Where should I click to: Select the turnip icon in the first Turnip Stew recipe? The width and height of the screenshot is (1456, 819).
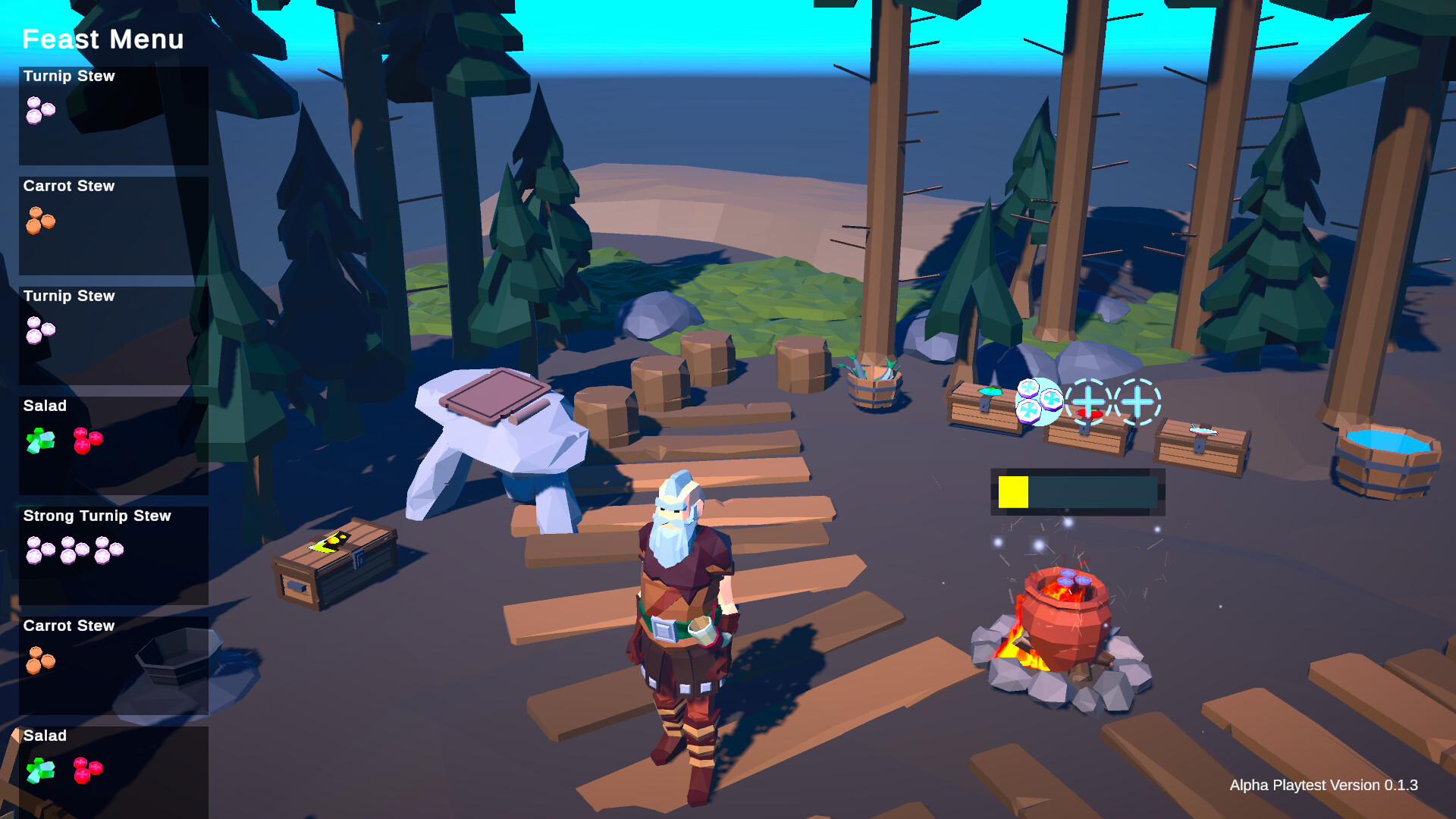coord(39,110)
